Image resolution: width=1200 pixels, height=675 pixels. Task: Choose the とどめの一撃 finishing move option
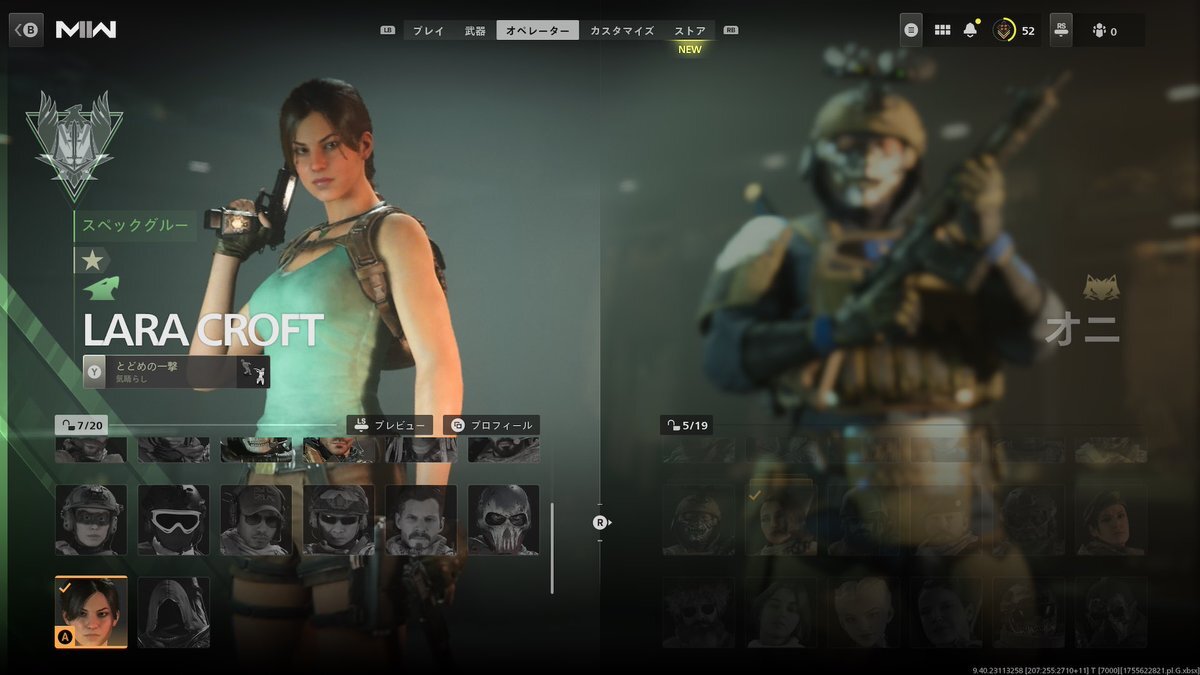176,371
